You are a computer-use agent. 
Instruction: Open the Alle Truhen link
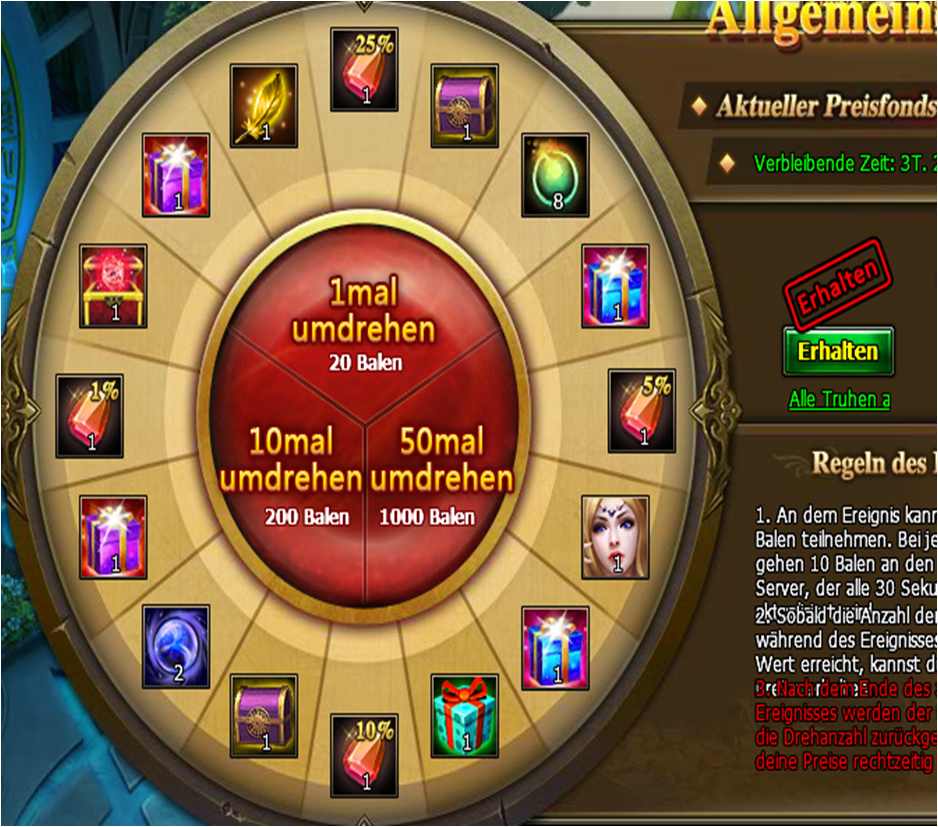pos(839,399)
